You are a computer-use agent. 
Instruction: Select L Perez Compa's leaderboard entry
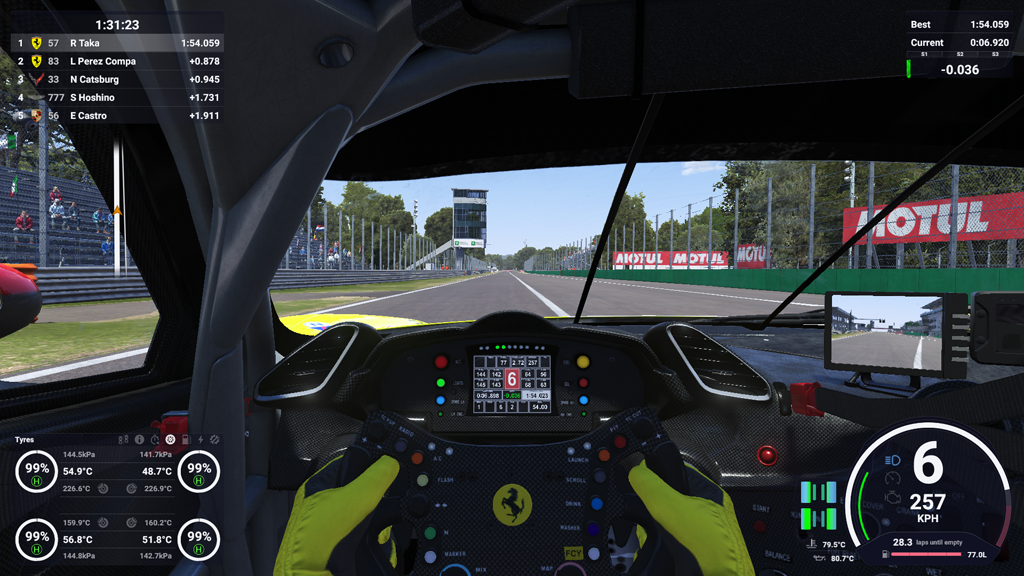(x=117, y=61)
